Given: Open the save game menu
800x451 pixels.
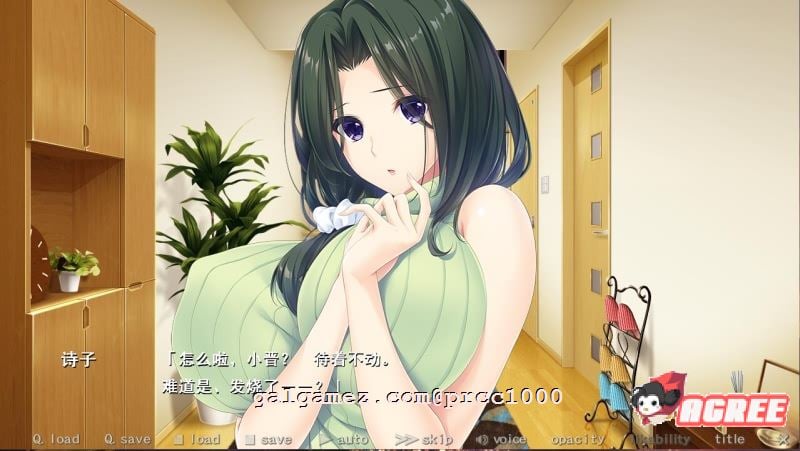Looking at the screenshot, I should (x=268, y=439).
